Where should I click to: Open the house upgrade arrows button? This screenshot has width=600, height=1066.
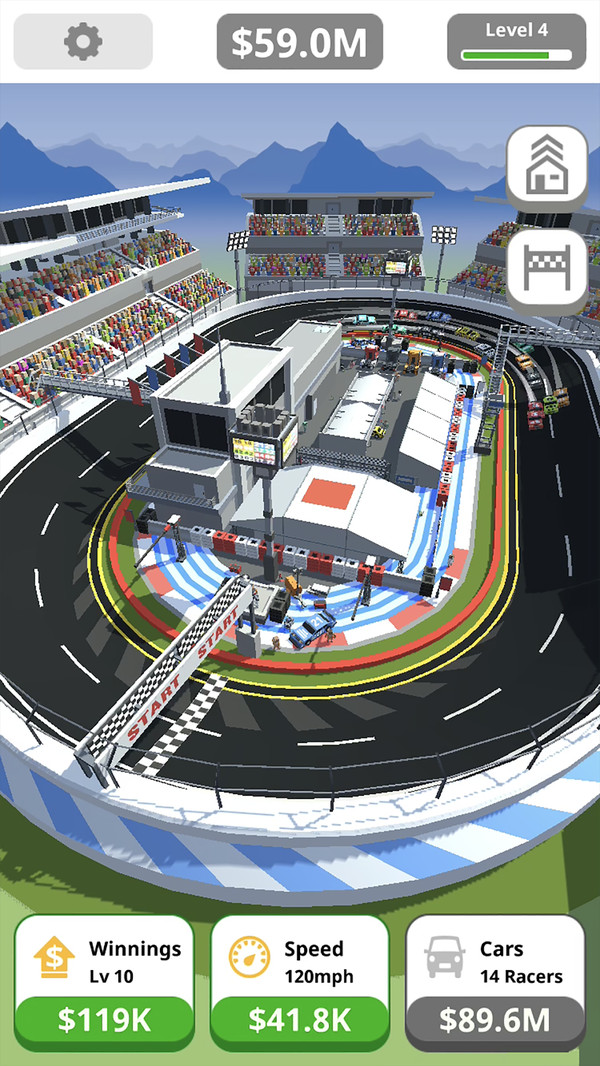pos(547,166)
